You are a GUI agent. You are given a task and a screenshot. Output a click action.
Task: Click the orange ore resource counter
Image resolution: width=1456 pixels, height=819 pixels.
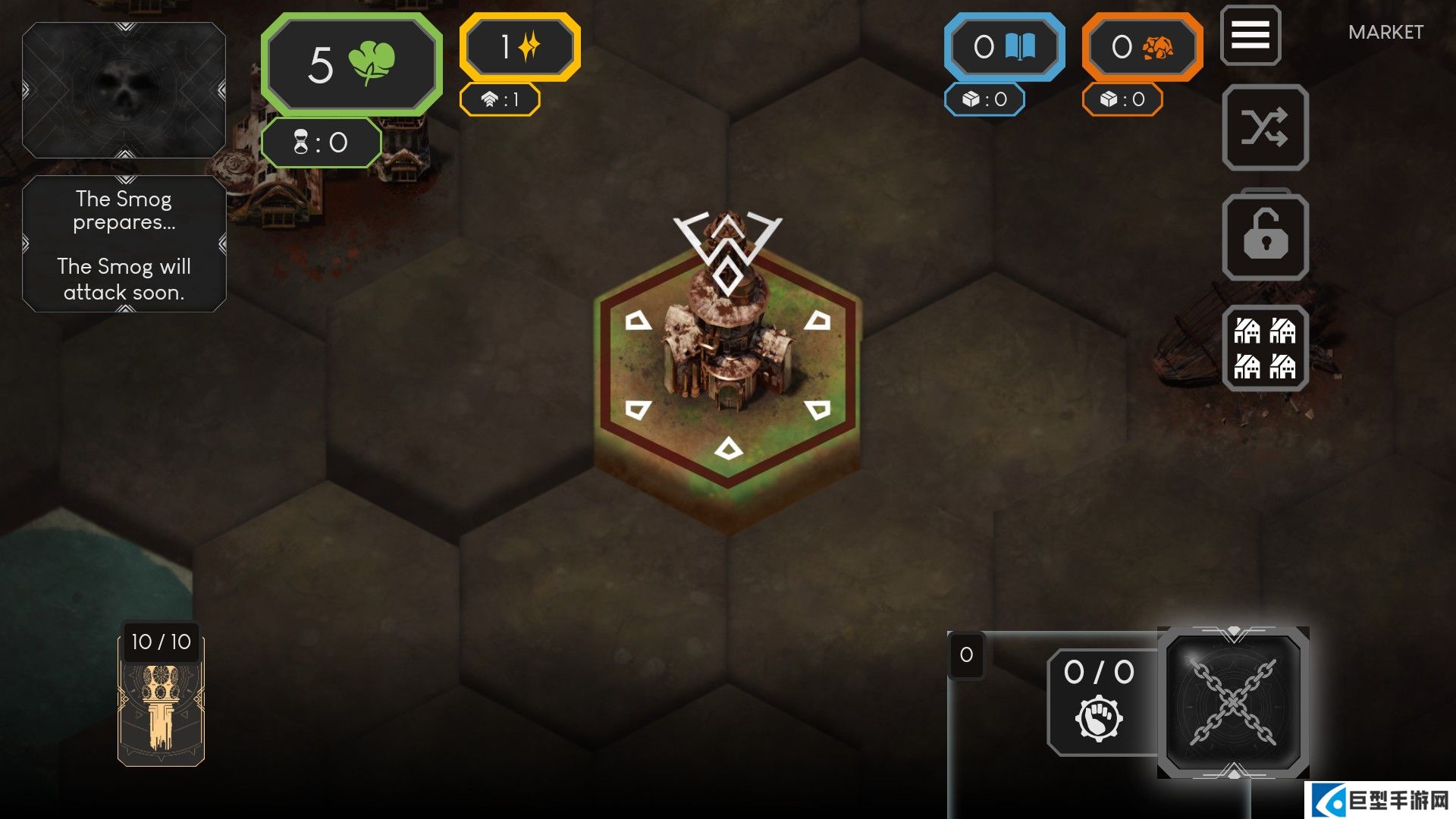[1142, 47]
